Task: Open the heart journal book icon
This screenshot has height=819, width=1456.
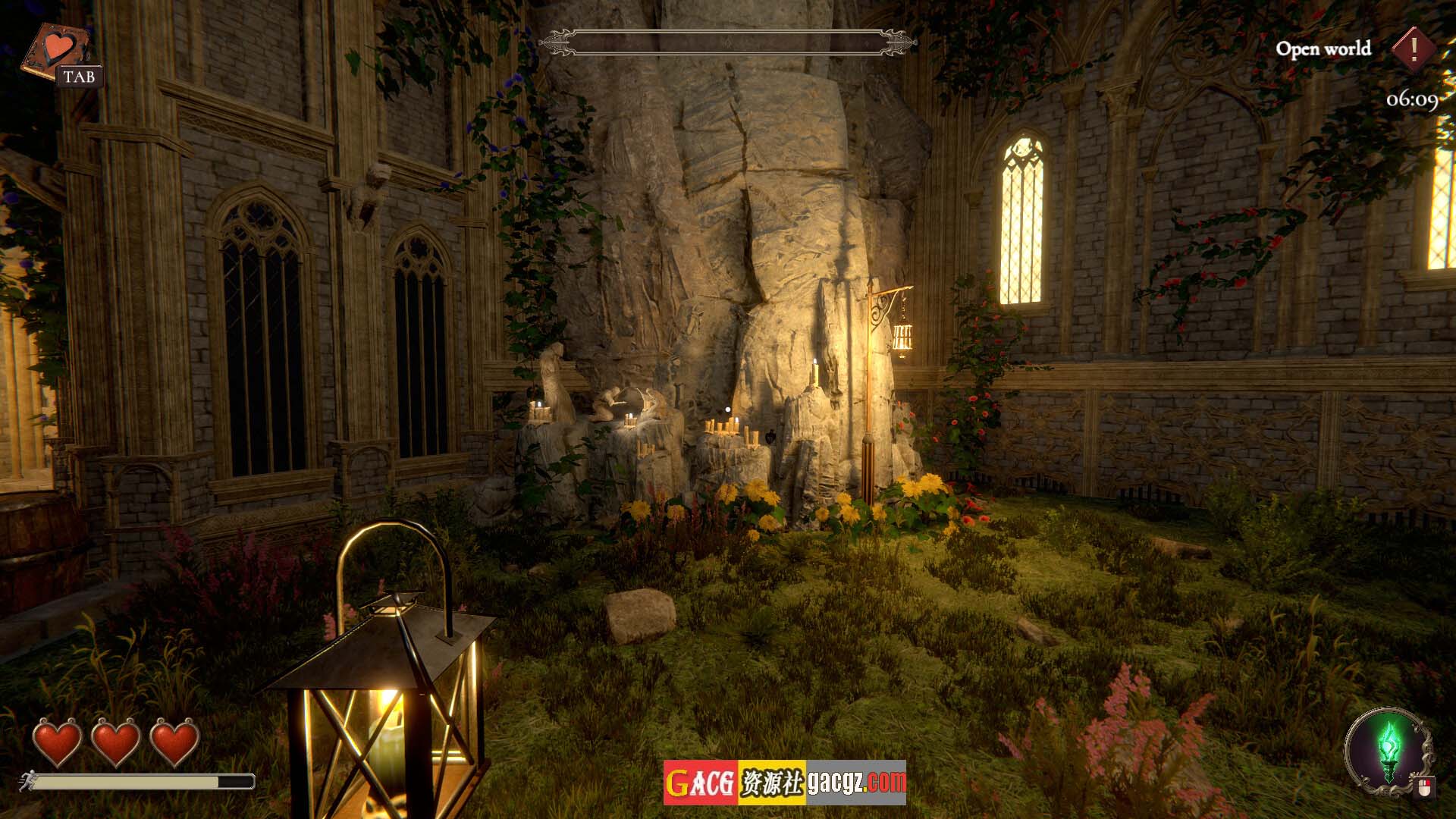Action: [x=56, y=50]
